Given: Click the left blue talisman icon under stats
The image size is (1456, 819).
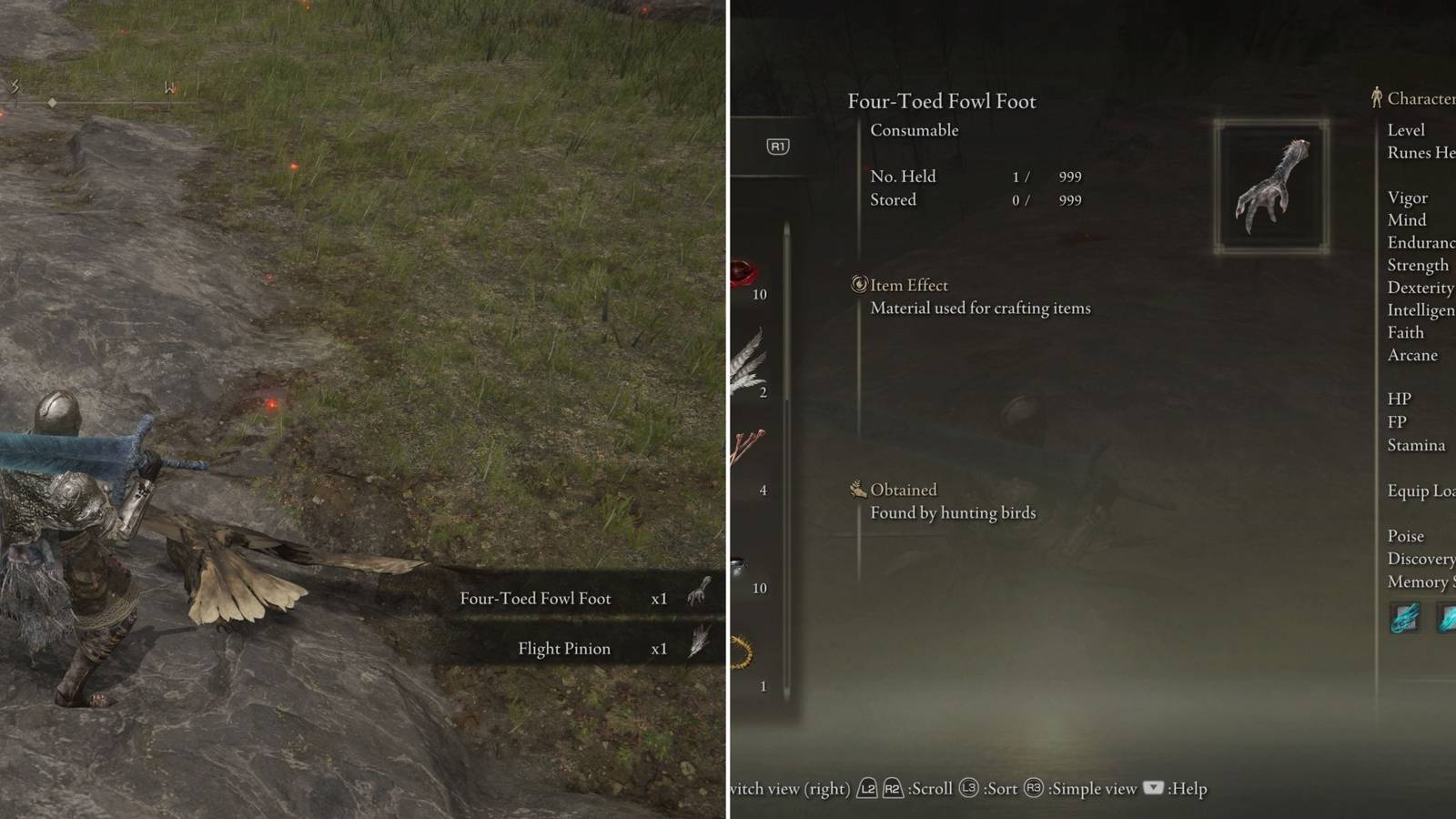Looking at the screenshot, I should tap(1404, 619).
